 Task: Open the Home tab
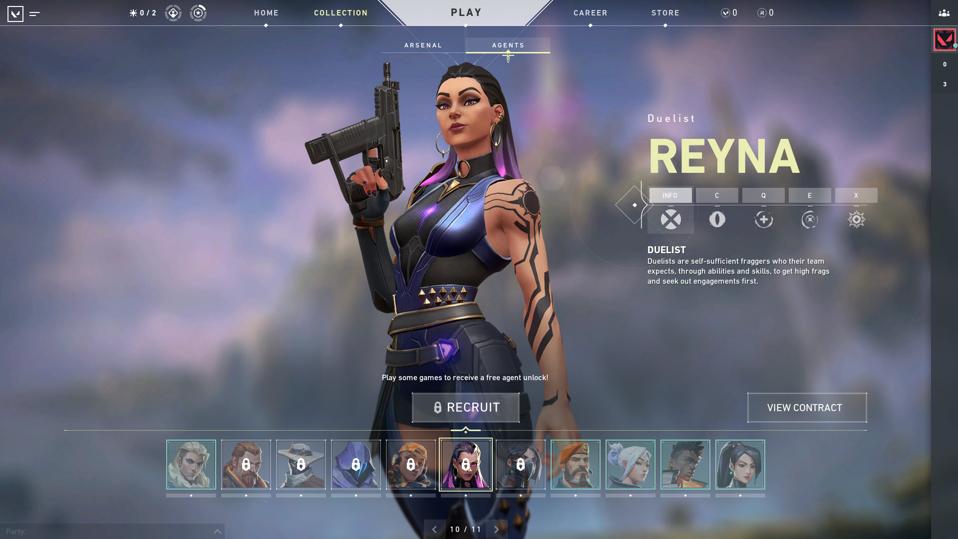(x=266, y=13)
